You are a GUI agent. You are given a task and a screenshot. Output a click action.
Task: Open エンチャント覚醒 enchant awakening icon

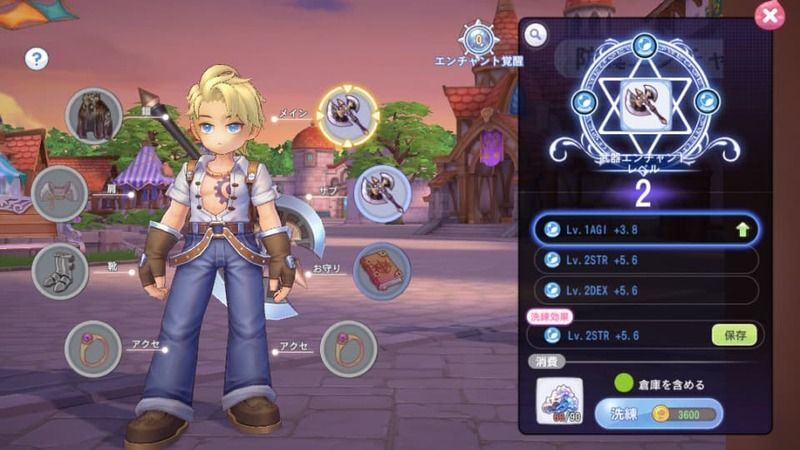479,41
